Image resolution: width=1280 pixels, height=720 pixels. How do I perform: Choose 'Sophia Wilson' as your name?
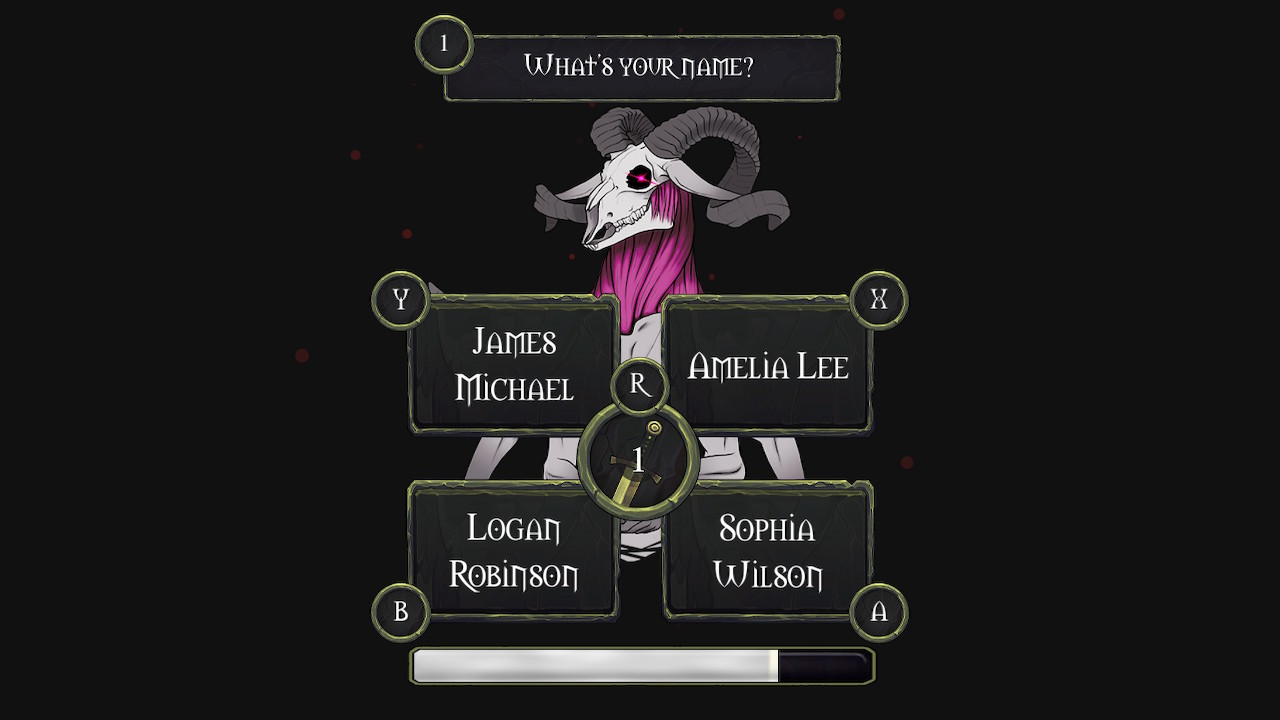pyautogui.click(x=768, y=550)
